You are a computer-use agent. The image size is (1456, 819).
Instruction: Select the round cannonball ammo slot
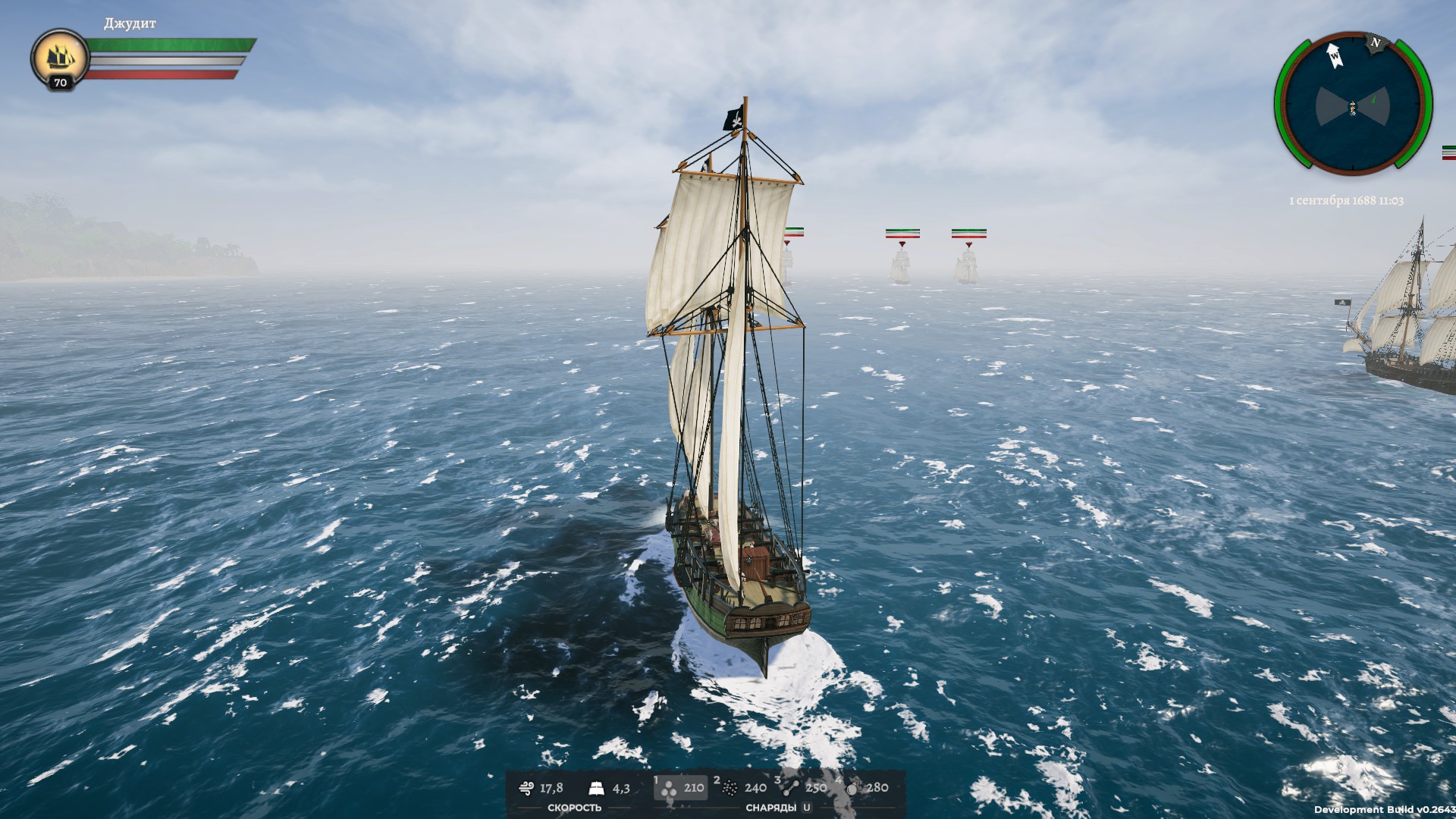[x=680, y=788]
